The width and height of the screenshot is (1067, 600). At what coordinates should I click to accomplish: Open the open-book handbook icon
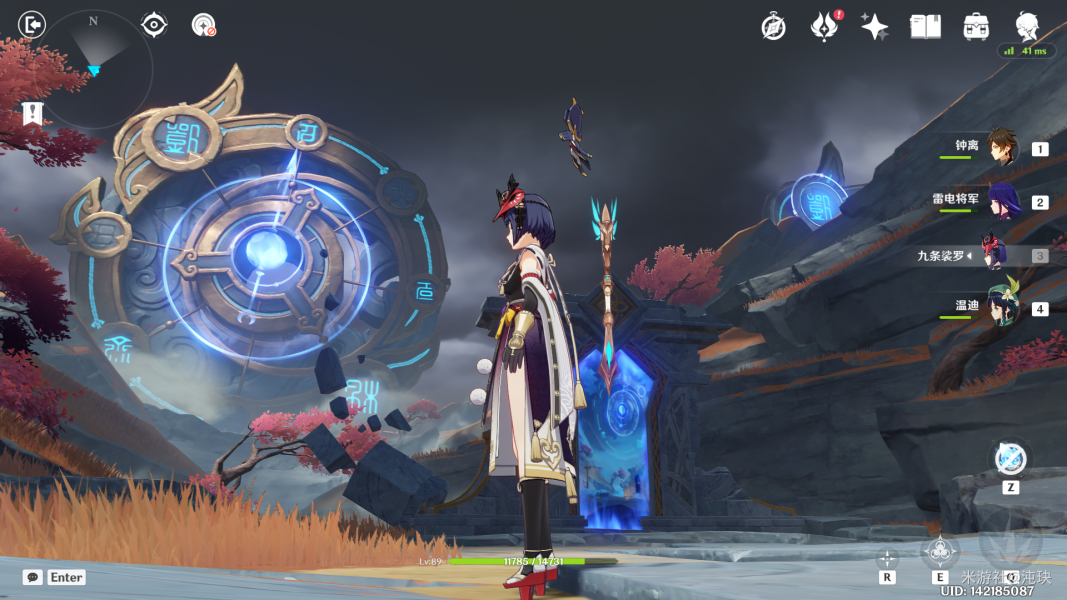click(925, 27)
